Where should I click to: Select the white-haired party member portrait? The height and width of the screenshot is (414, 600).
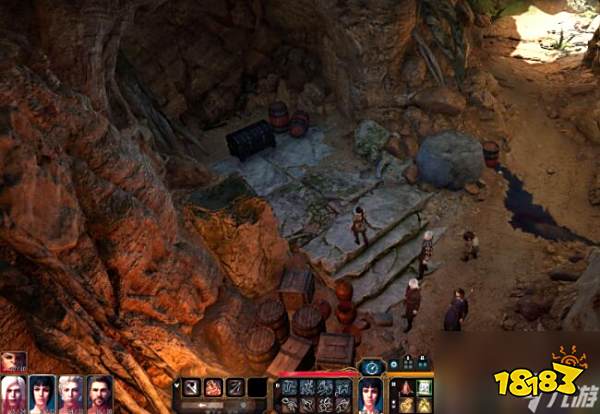pos(15,394)
